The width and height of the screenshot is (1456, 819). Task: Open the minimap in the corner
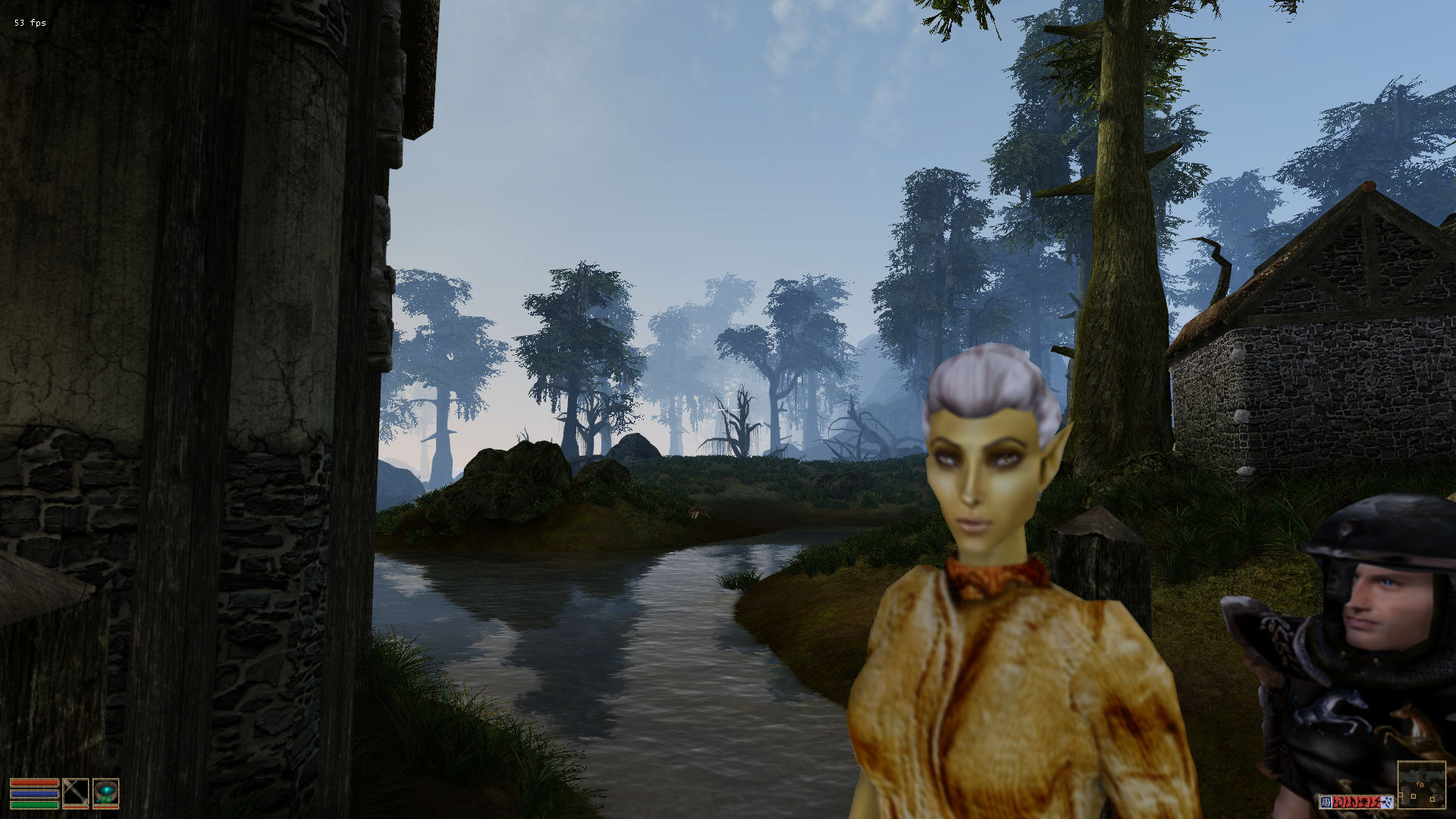coord(1421,785)
